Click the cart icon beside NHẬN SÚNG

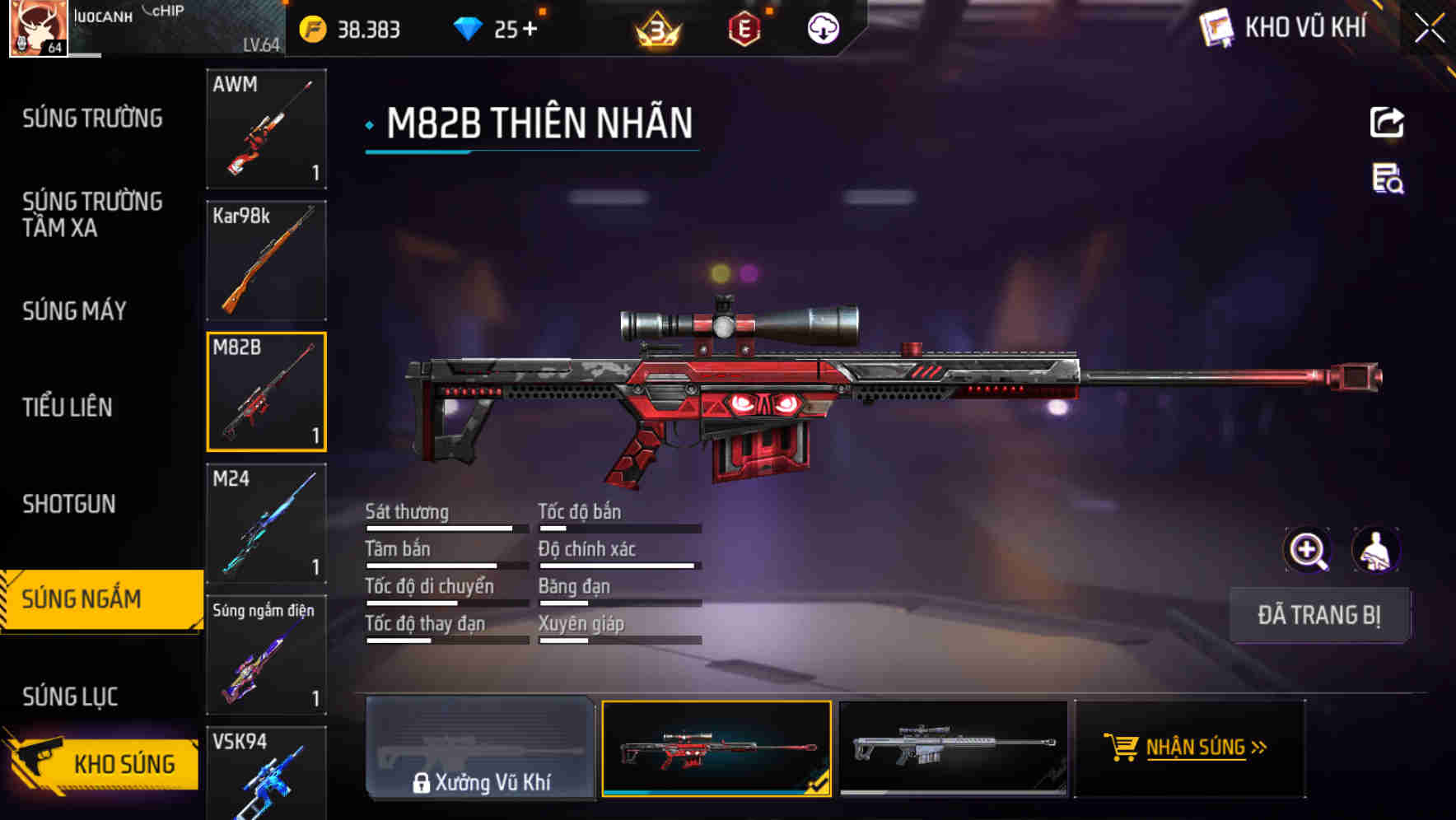point(1122,748)
